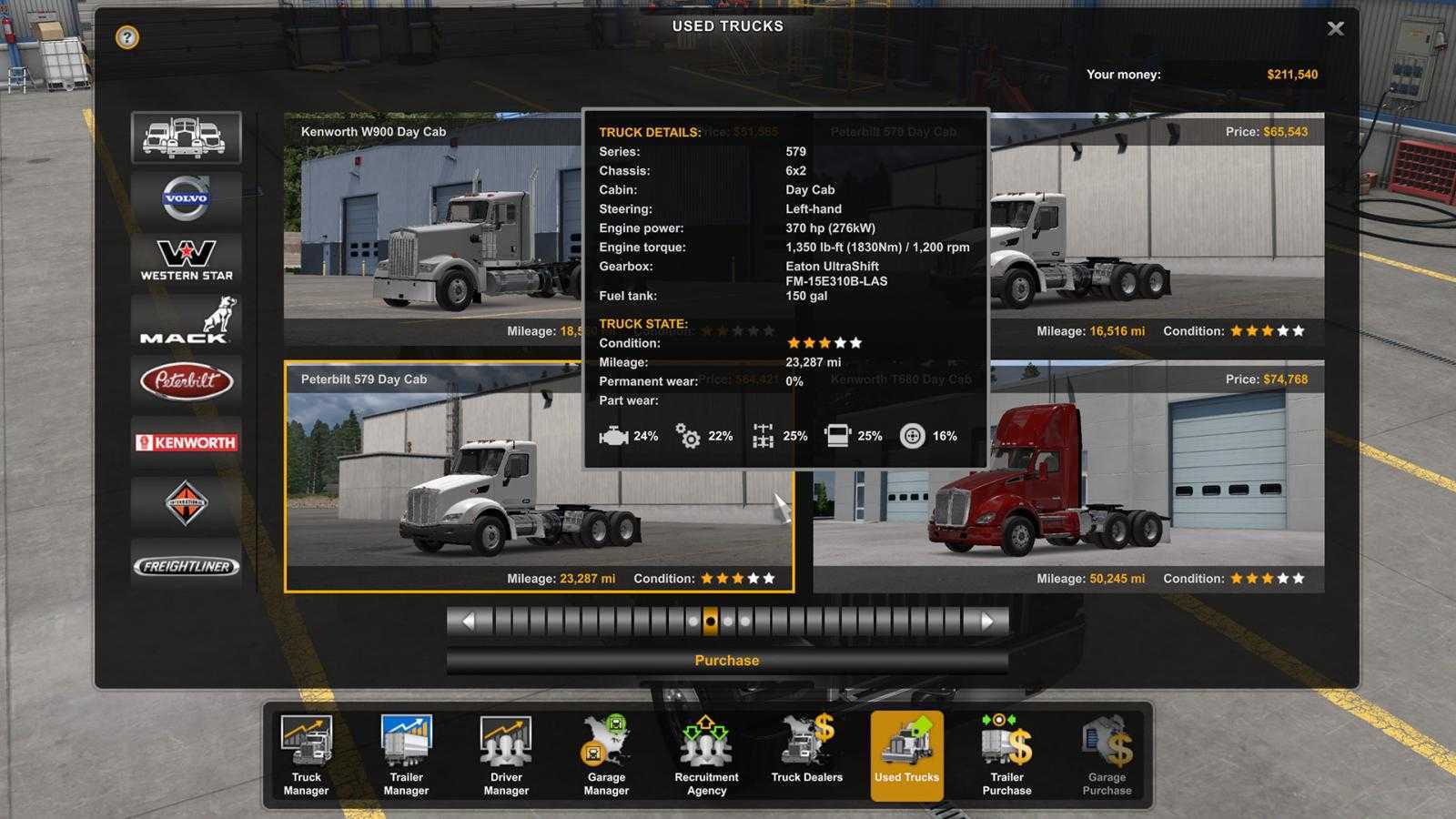Viewport: 1456px width, 819px height.
Task: Filter used trucks by Mack
Action: (186, 320)
